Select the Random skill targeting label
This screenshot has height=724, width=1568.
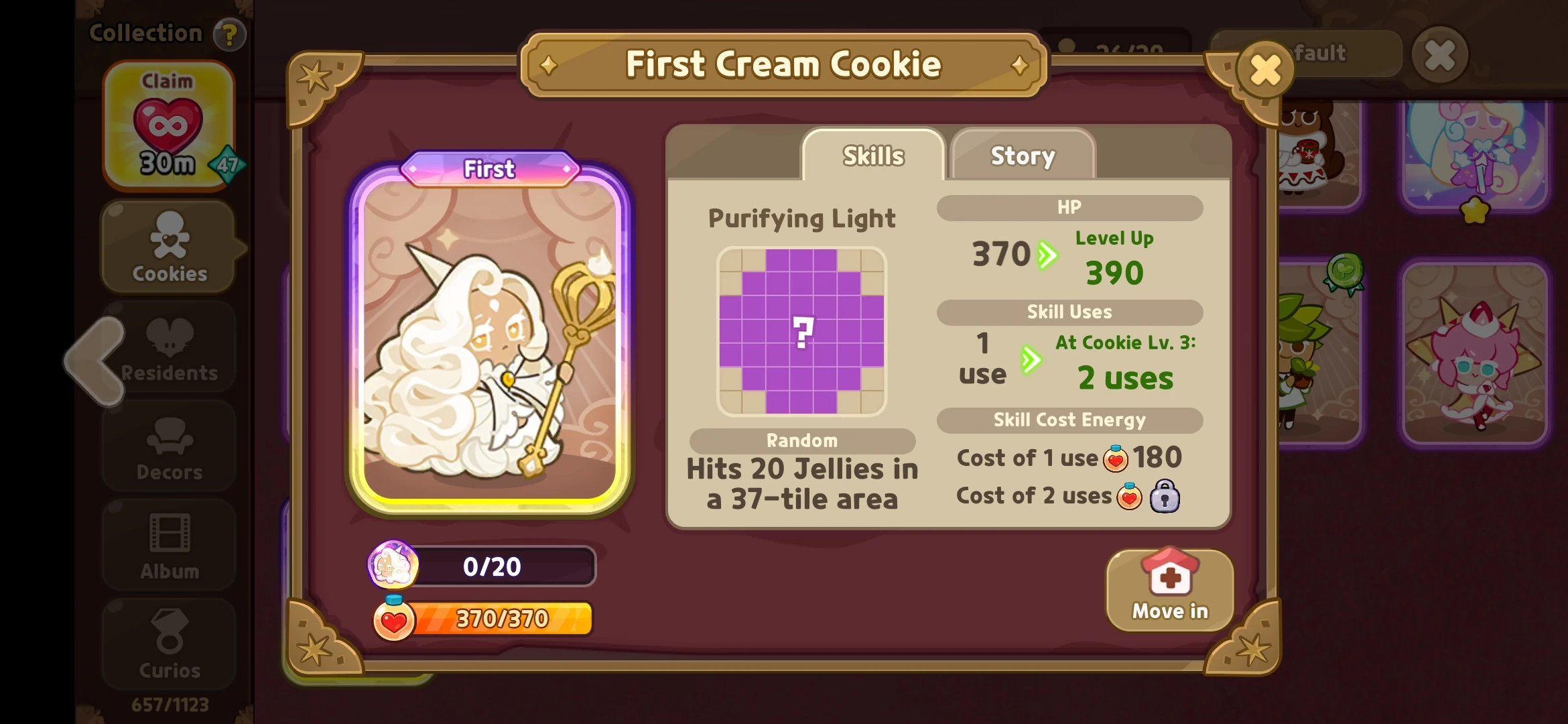(802, 440)
